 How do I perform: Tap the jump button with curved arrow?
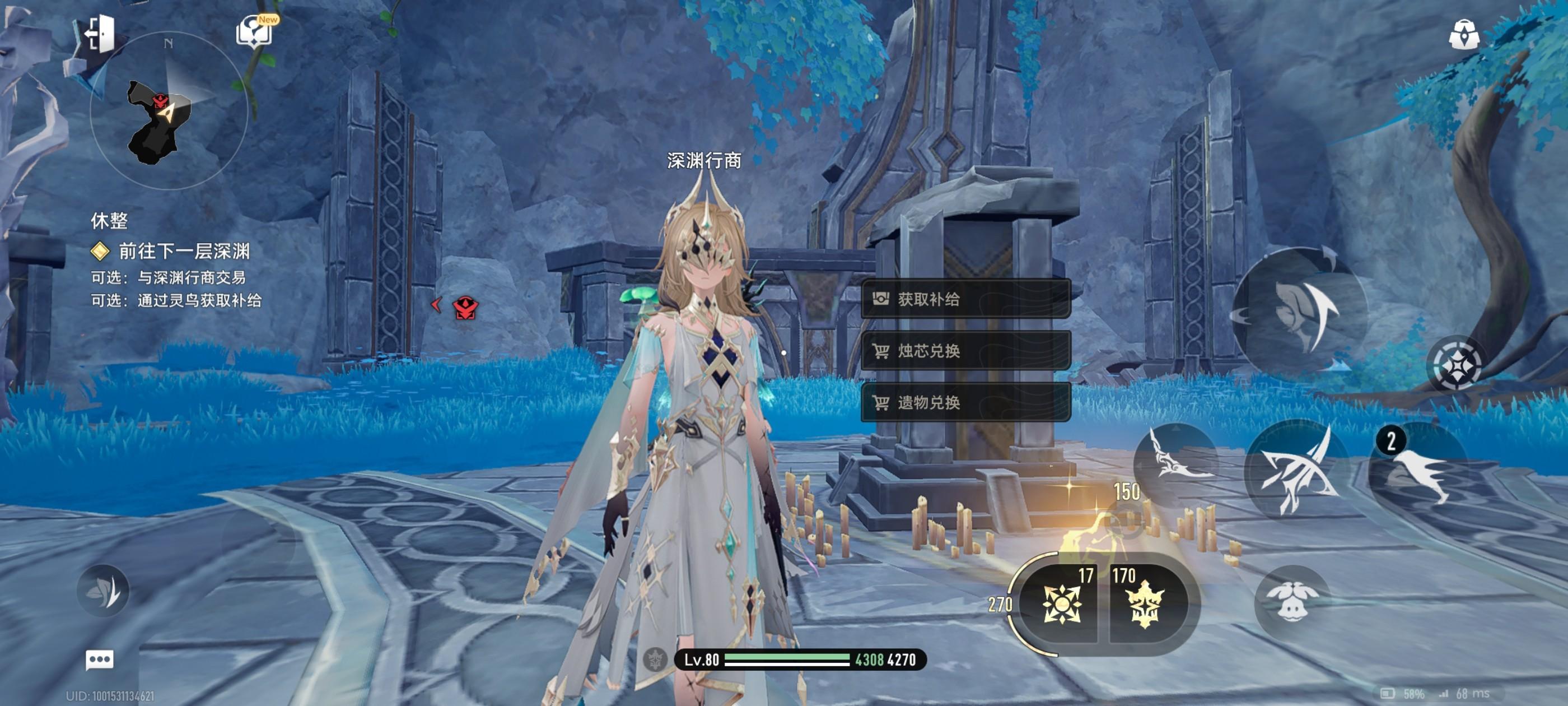(1301, 310)
